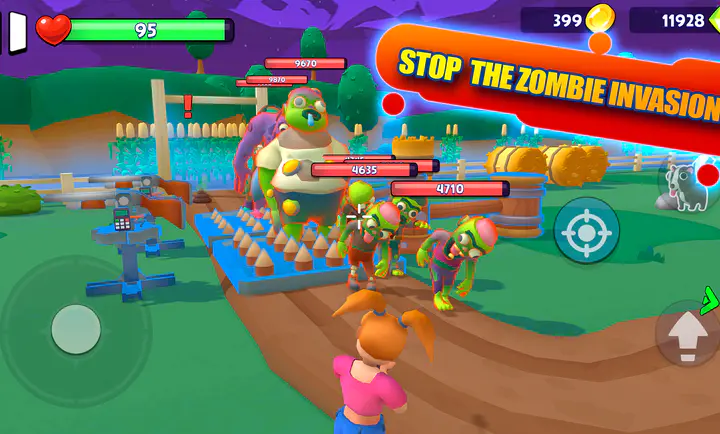Open the pause menu
Viewport: 720px width, 434px height.
pos(17,31)
